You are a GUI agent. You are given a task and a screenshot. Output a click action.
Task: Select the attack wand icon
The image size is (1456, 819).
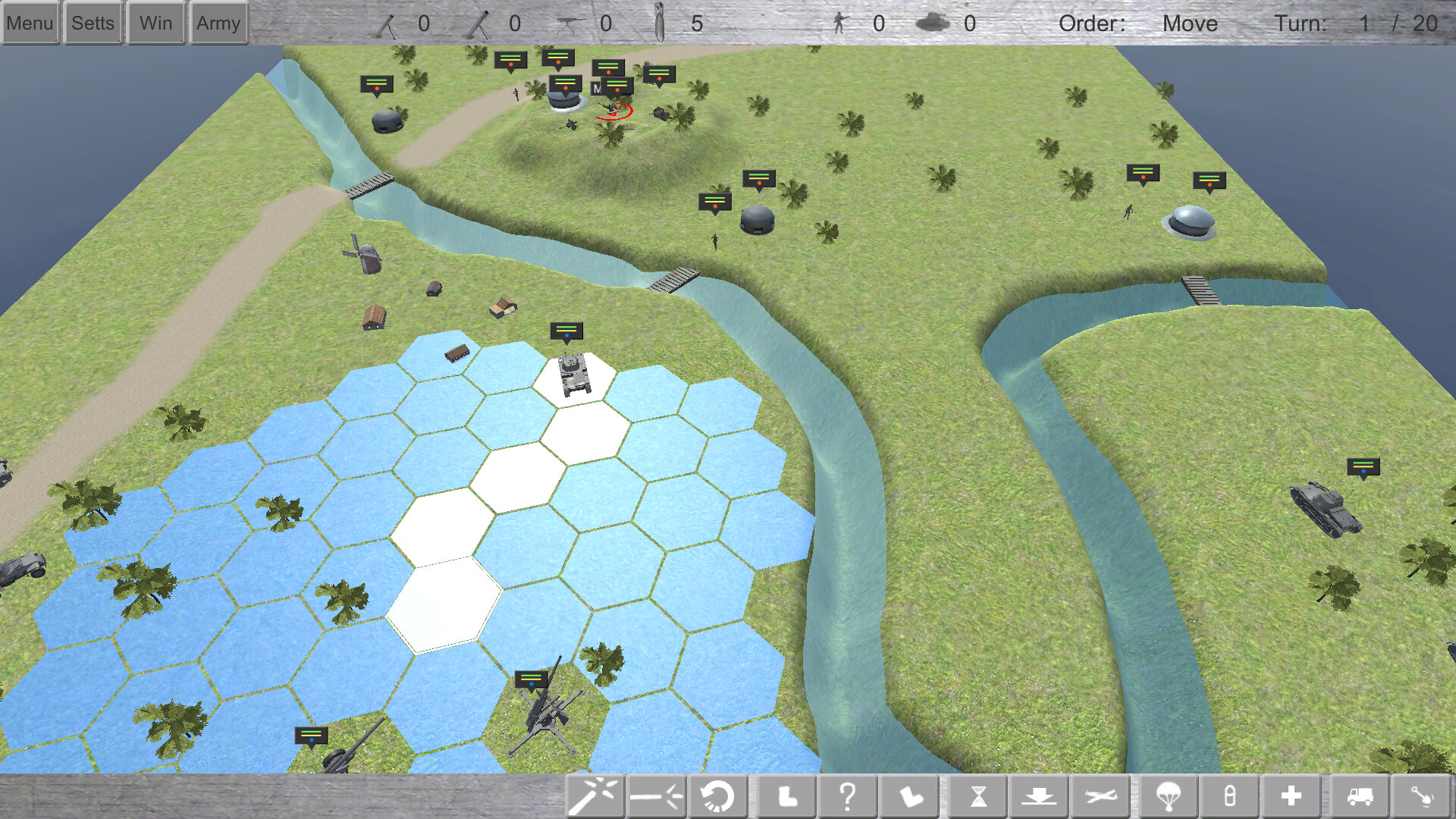(x=595, y=796)
